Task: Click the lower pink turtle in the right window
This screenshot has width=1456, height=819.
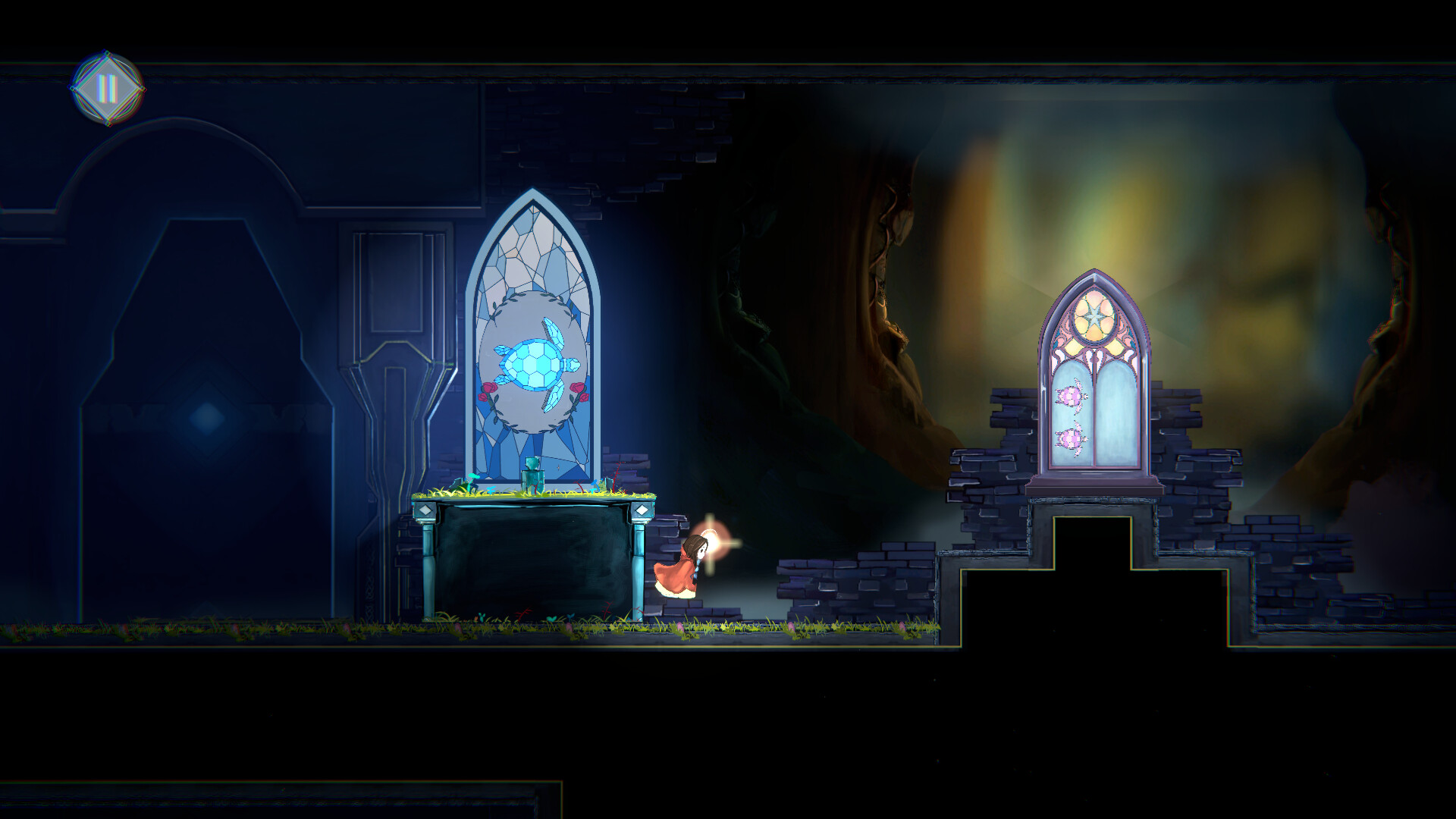Action: tap(1071, 439)
